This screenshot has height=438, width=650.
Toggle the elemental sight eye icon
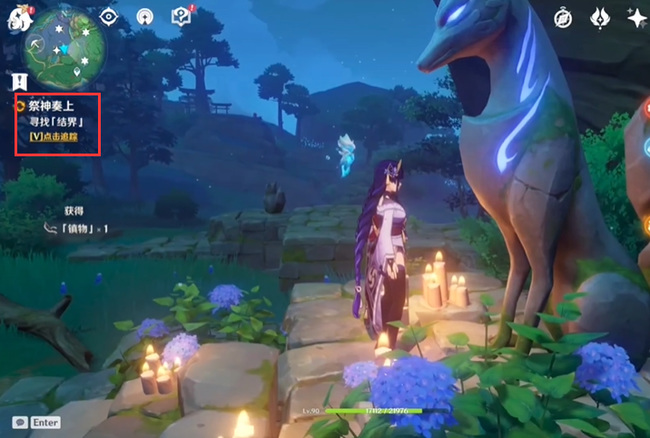(108, 16)
